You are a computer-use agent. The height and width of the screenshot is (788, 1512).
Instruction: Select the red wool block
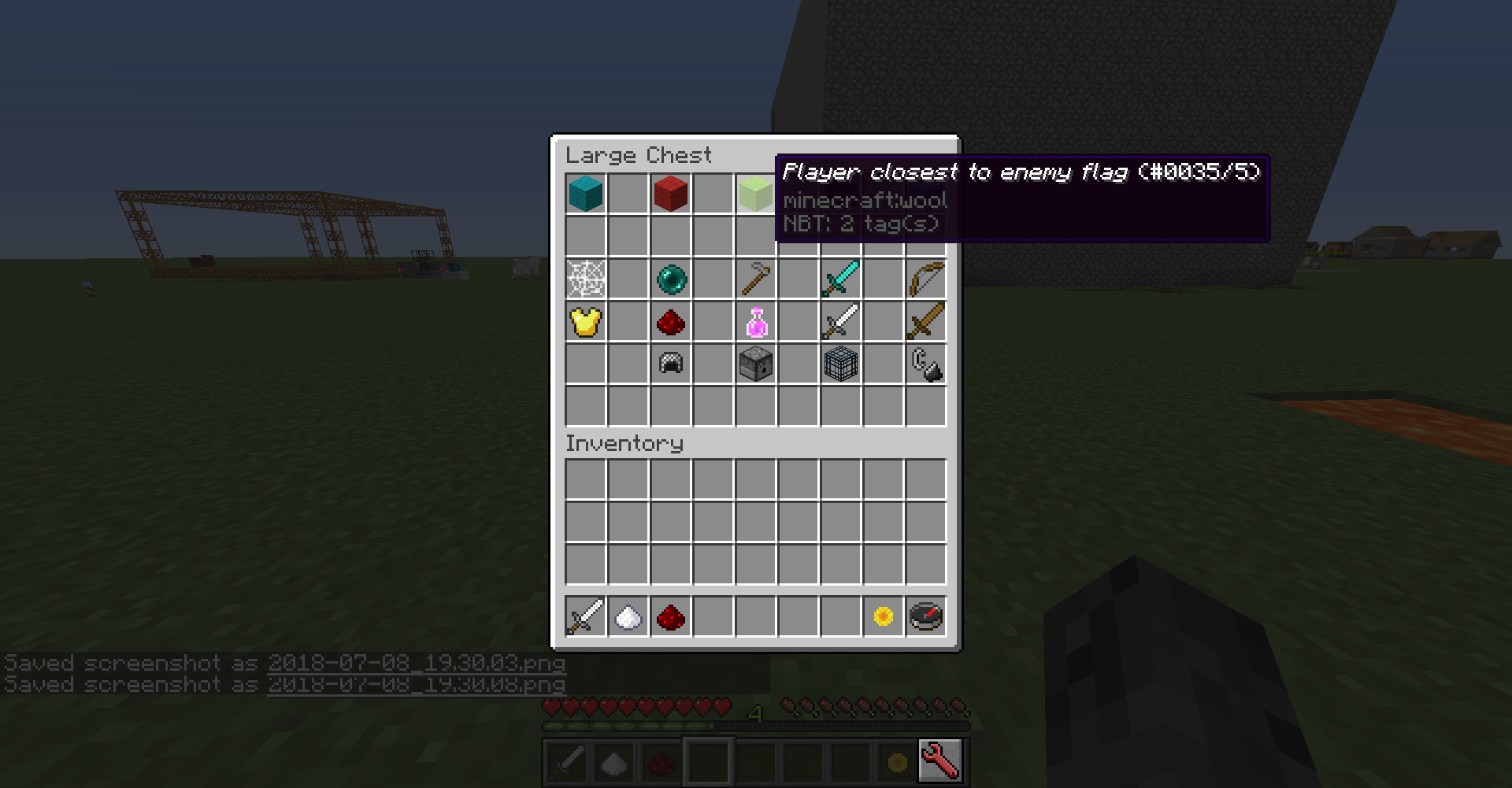coord(670,194)
